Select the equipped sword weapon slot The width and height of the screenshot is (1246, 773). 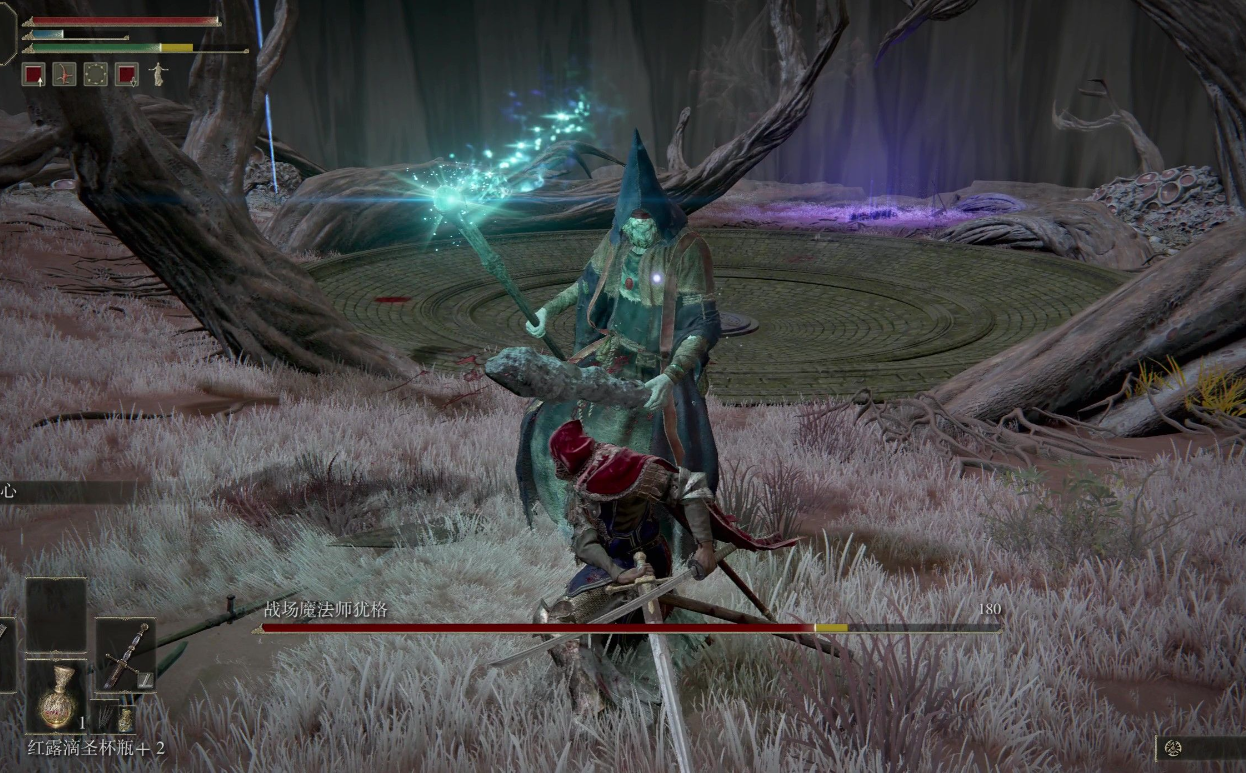point(126,653)
